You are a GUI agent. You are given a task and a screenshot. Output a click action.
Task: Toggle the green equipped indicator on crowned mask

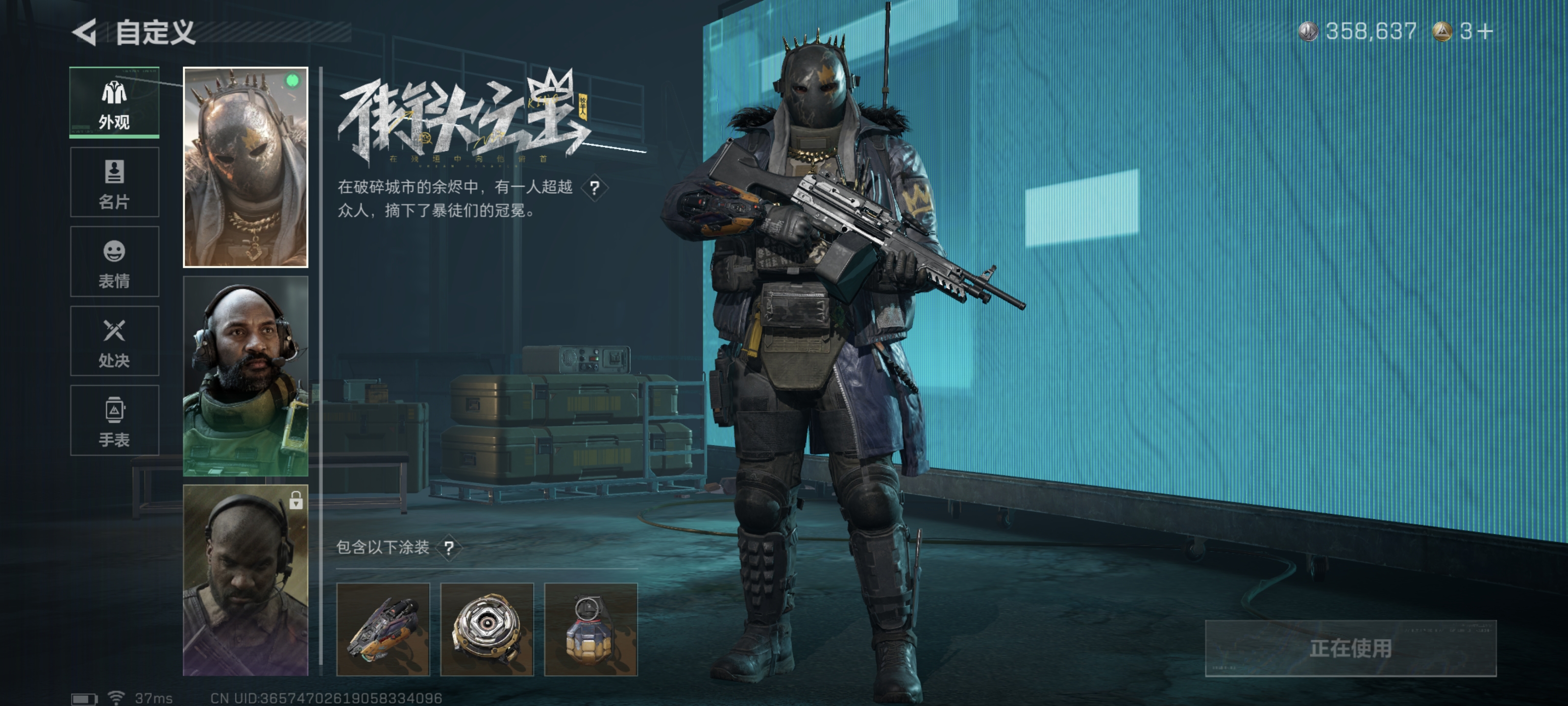click(292, 79)
